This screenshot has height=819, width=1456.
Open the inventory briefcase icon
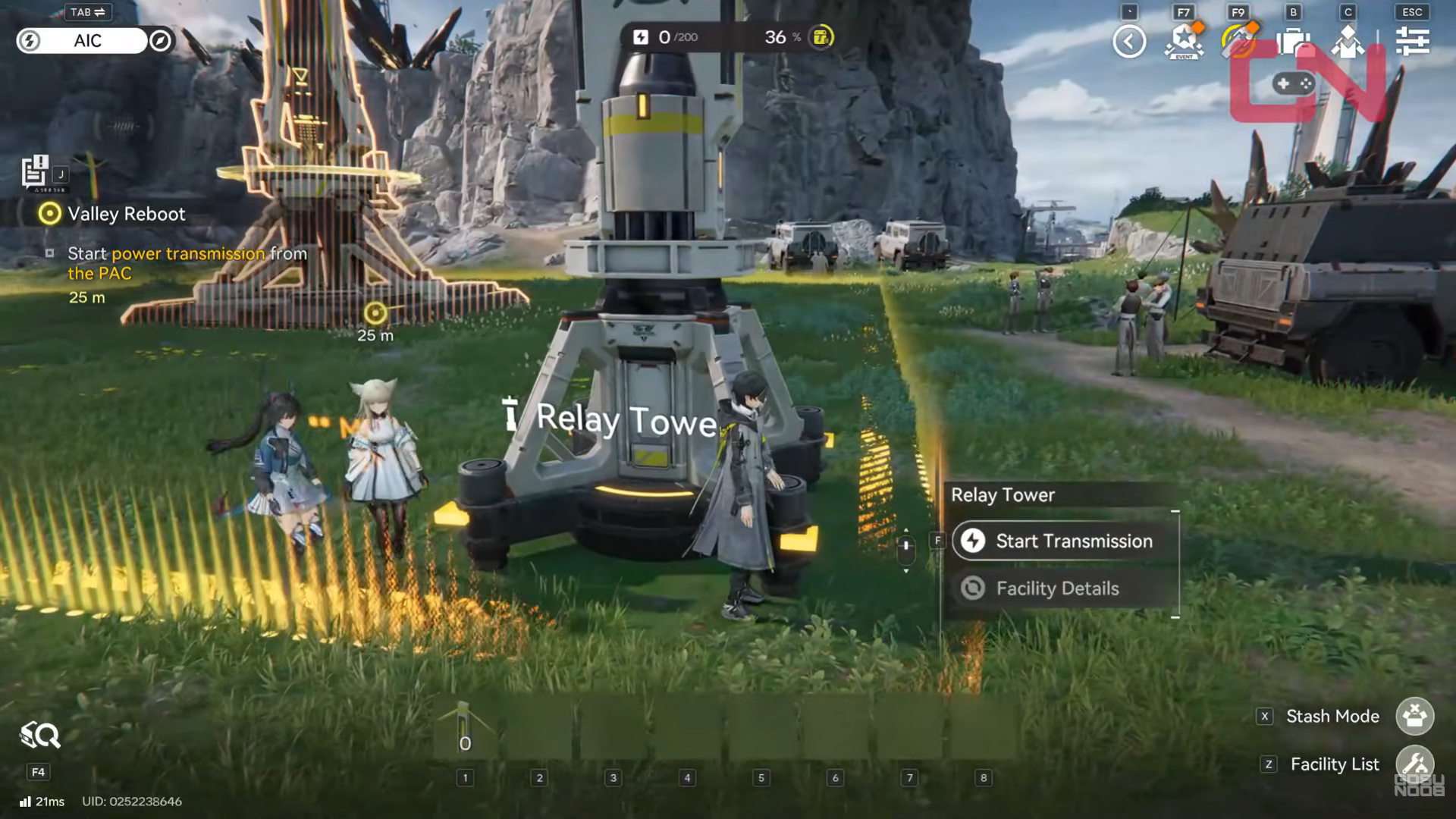1293,41
